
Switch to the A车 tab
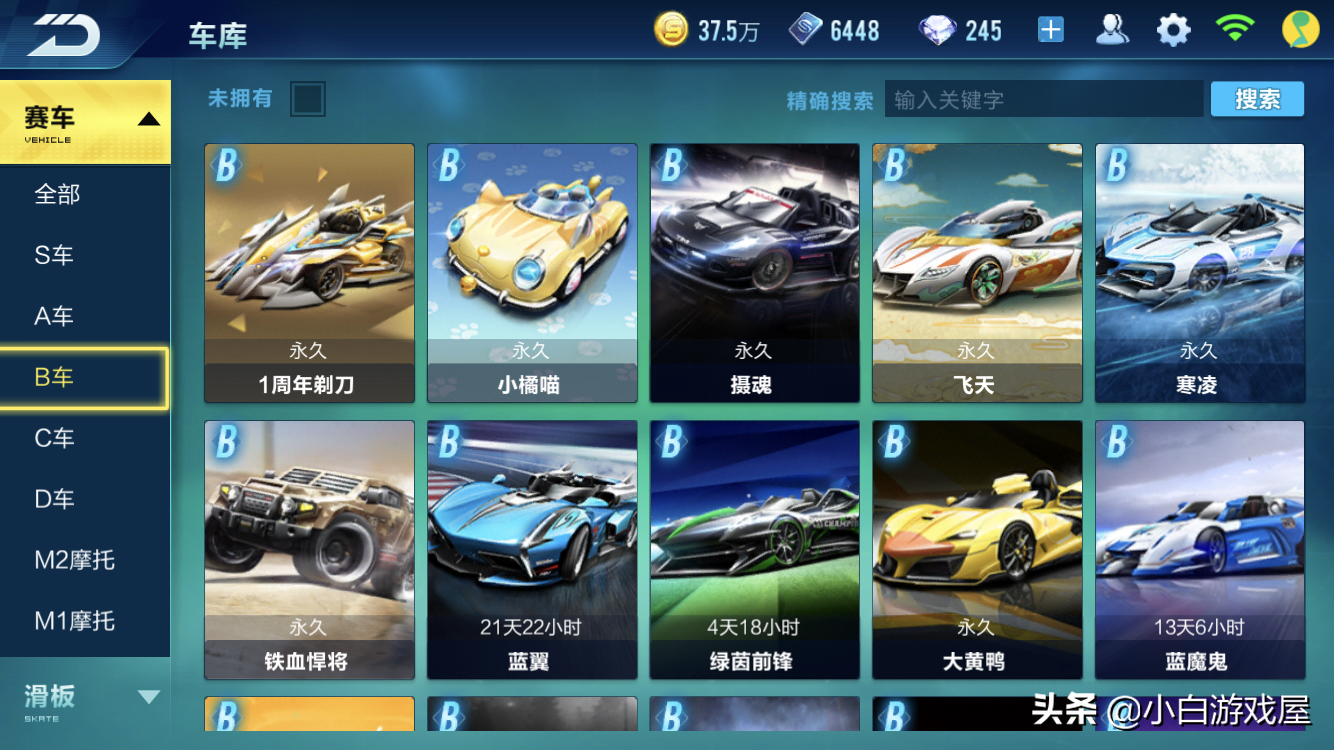pos(55,316)
